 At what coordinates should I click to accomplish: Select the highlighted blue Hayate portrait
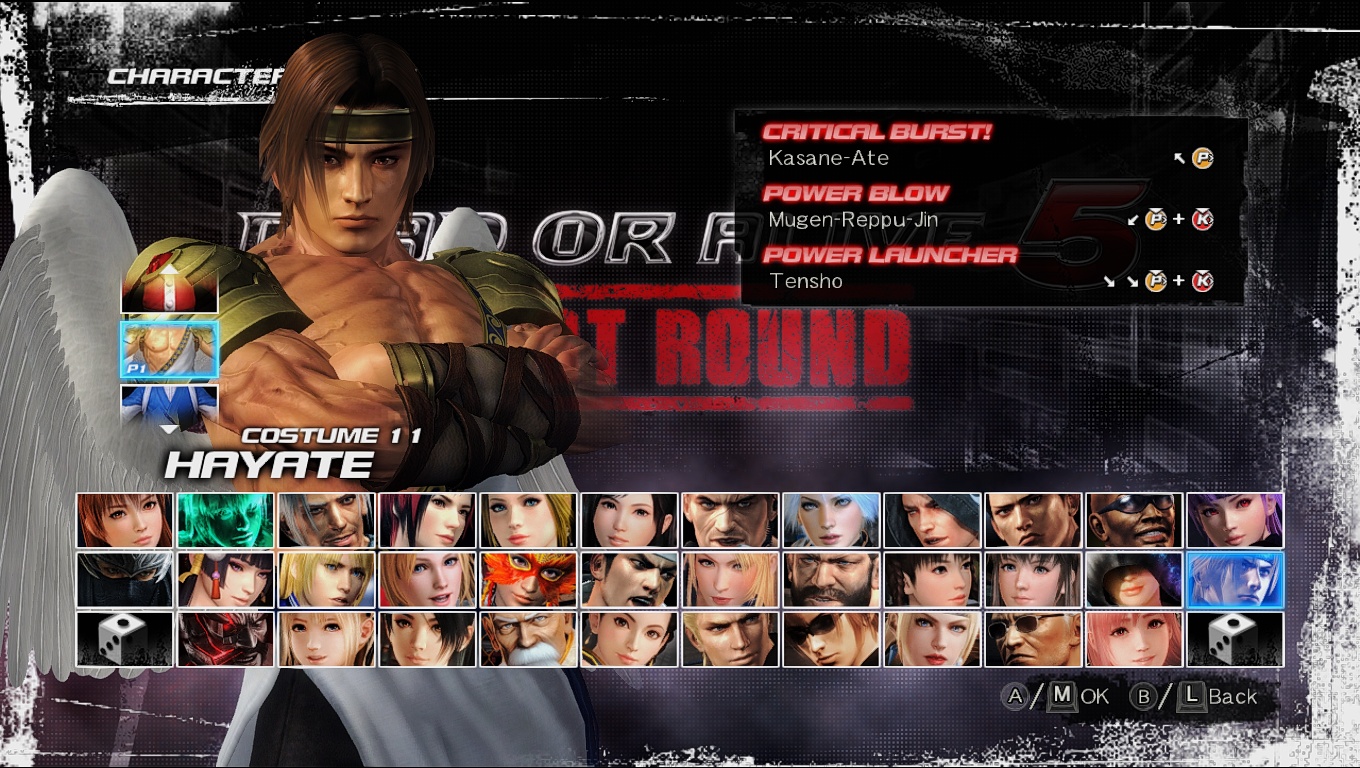point(1235,580)
